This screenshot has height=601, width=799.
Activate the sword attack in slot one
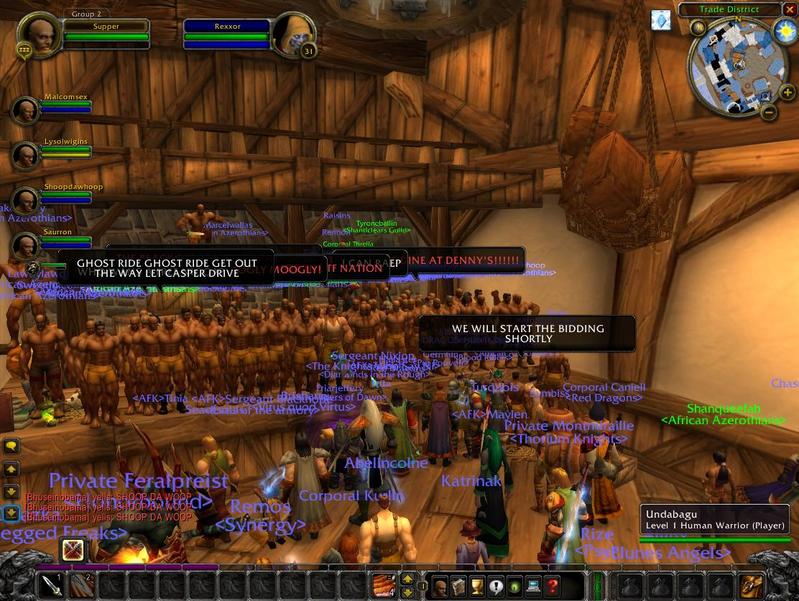52,585
